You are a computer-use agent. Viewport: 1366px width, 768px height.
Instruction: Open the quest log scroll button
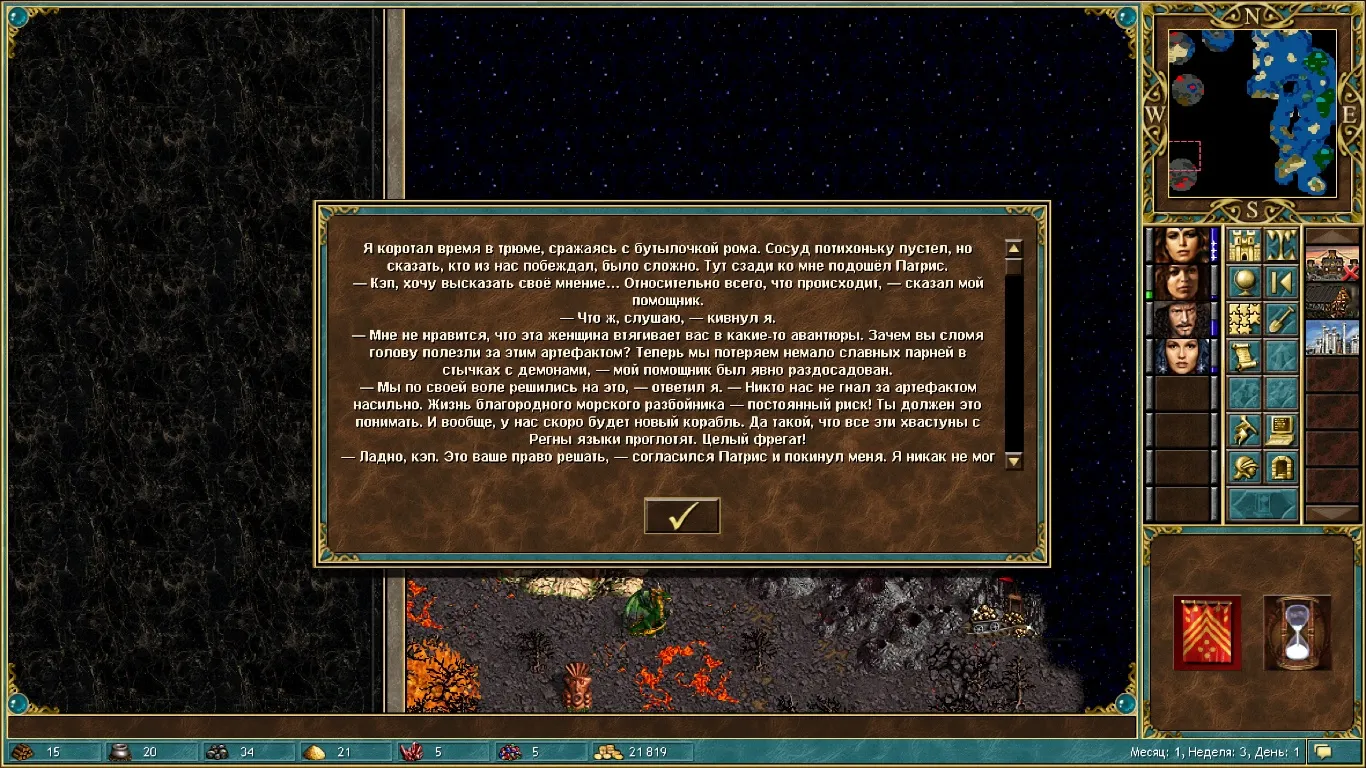pyautogui.click(x=1244, y=357)
